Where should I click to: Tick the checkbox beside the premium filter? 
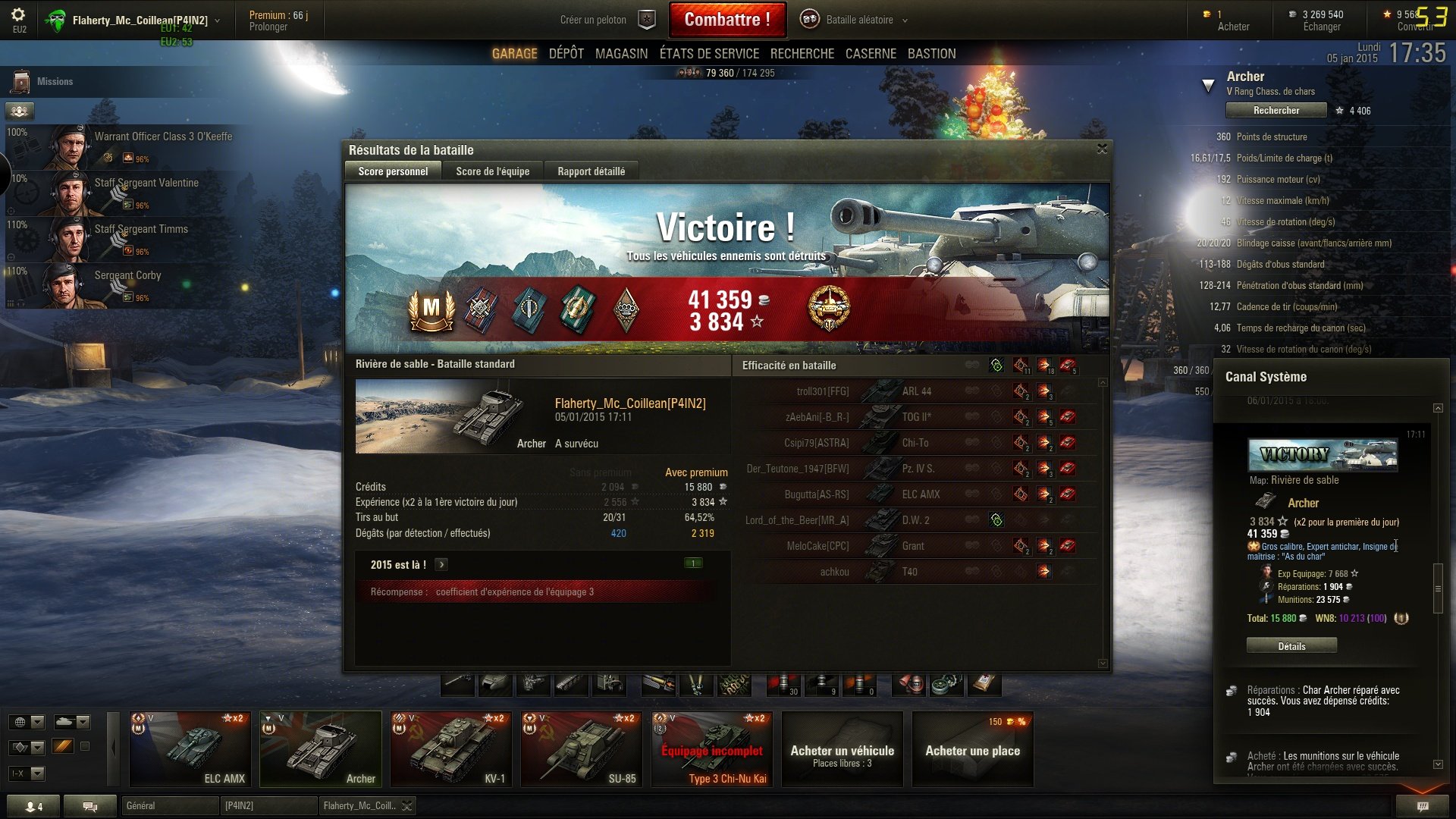point(85,746)
